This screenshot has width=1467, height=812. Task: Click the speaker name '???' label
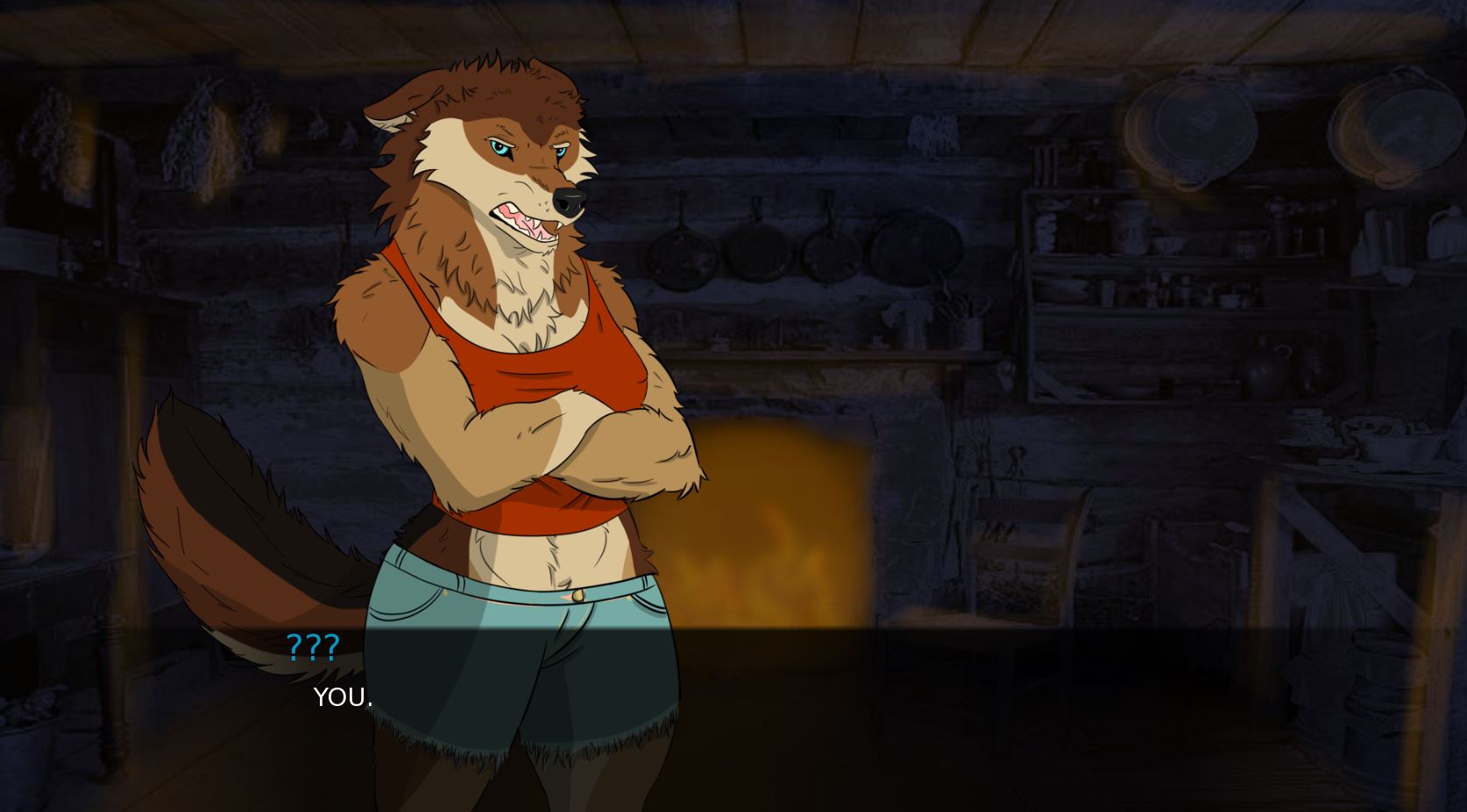point(311,647)
